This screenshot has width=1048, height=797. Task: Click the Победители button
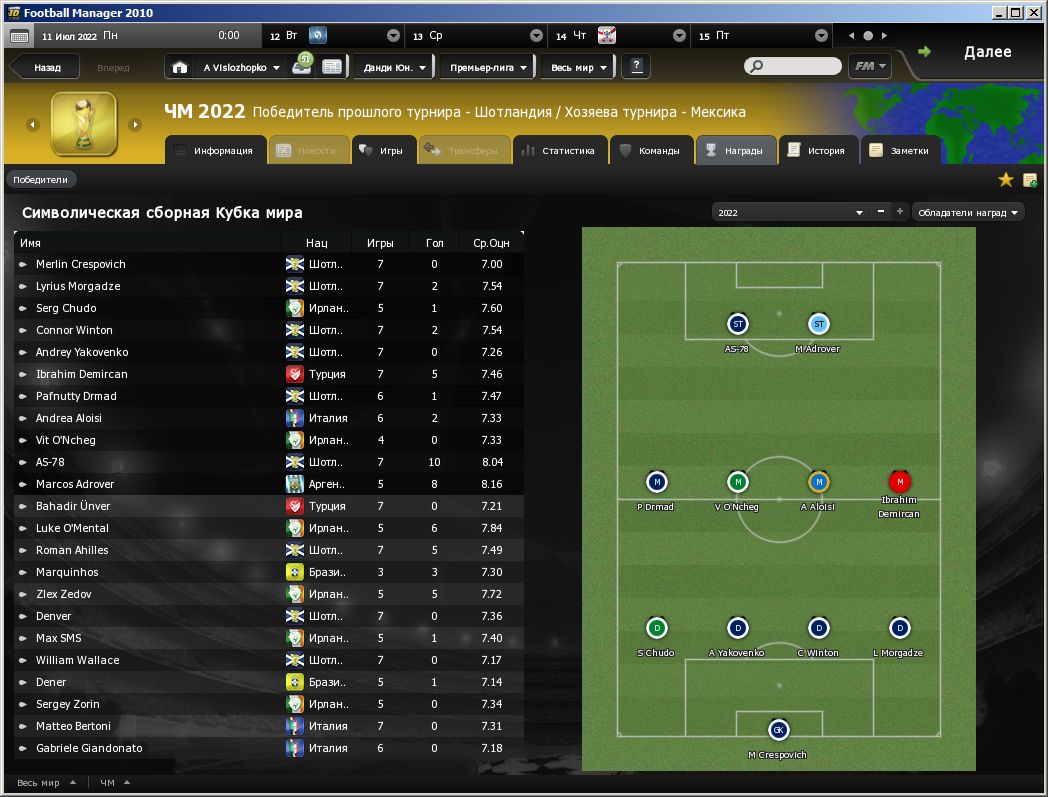click(41, 180)
